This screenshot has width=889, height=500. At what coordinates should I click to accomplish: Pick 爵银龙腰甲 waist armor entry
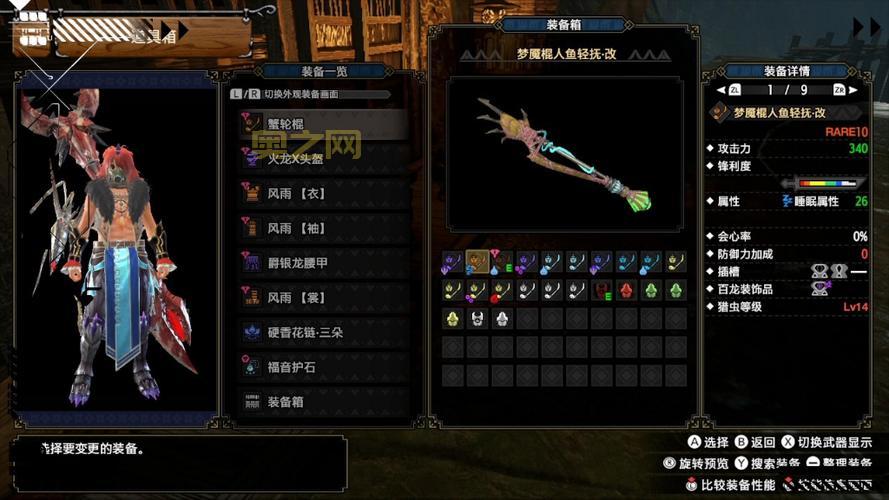(322, 262)
